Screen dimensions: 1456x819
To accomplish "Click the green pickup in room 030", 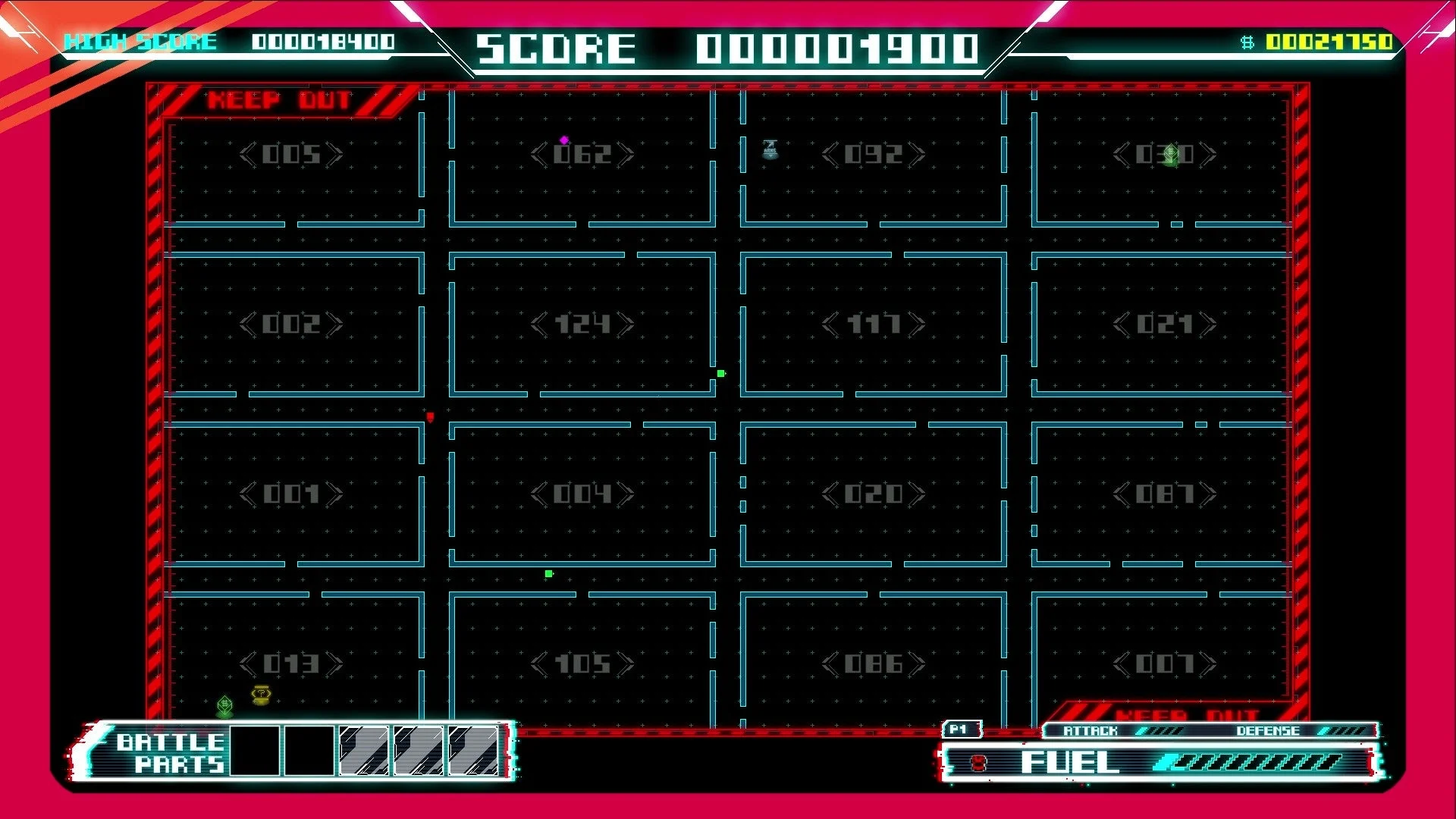I will point(1172,152).
